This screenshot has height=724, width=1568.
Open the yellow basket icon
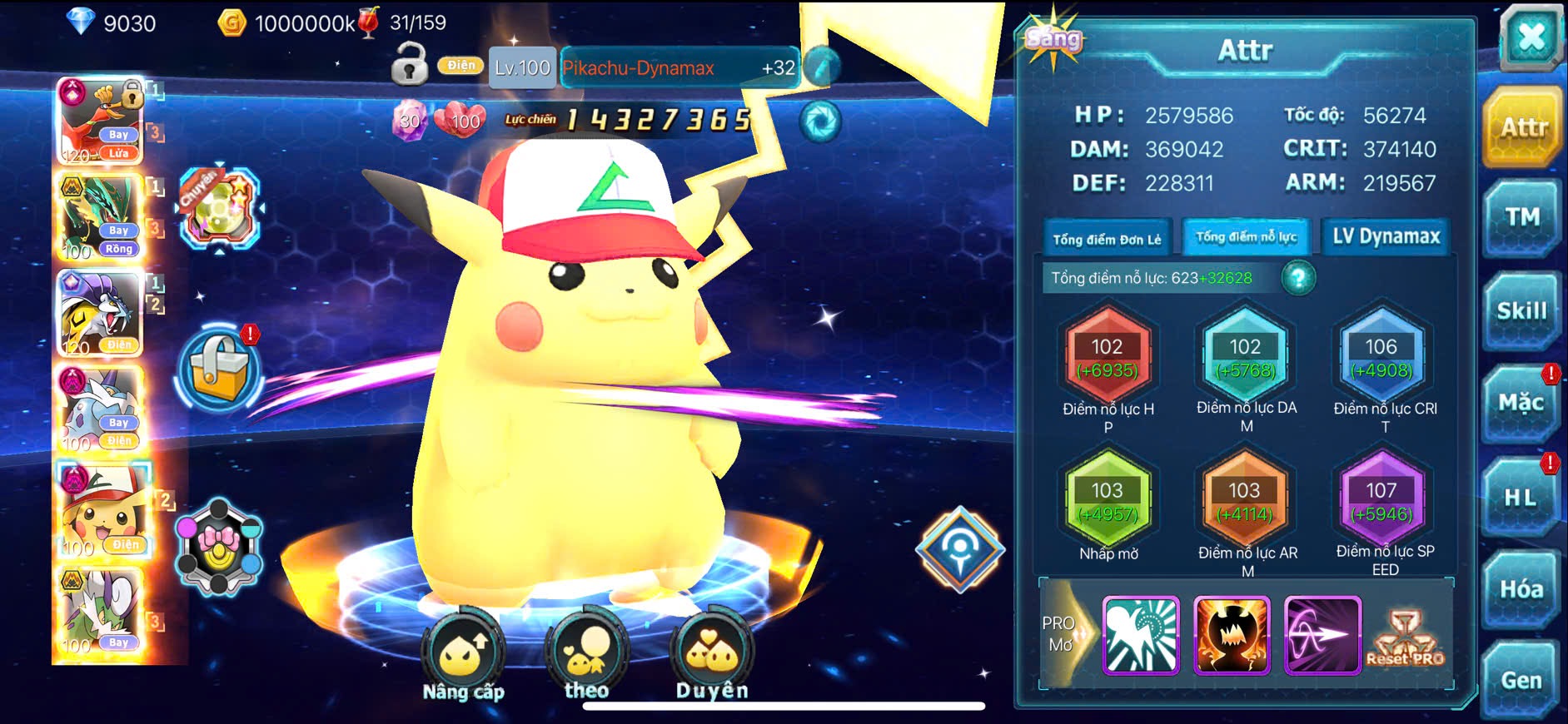(219, 370)
